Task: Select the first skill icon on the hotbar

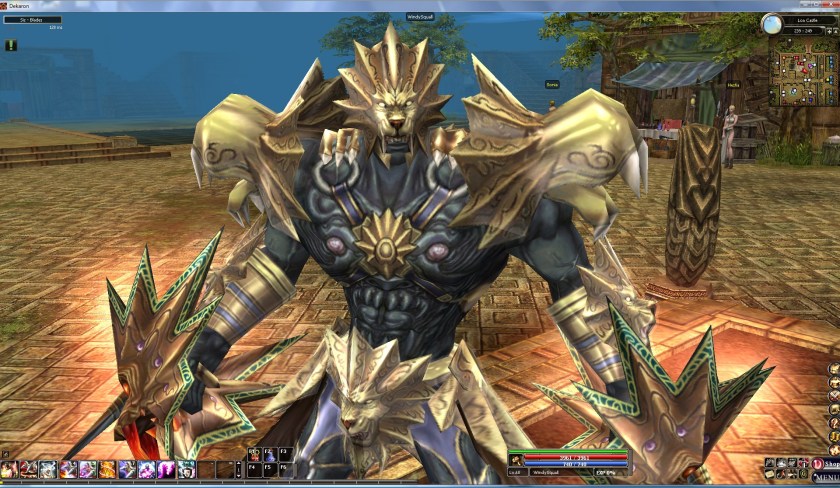Action: click(8, 469)
